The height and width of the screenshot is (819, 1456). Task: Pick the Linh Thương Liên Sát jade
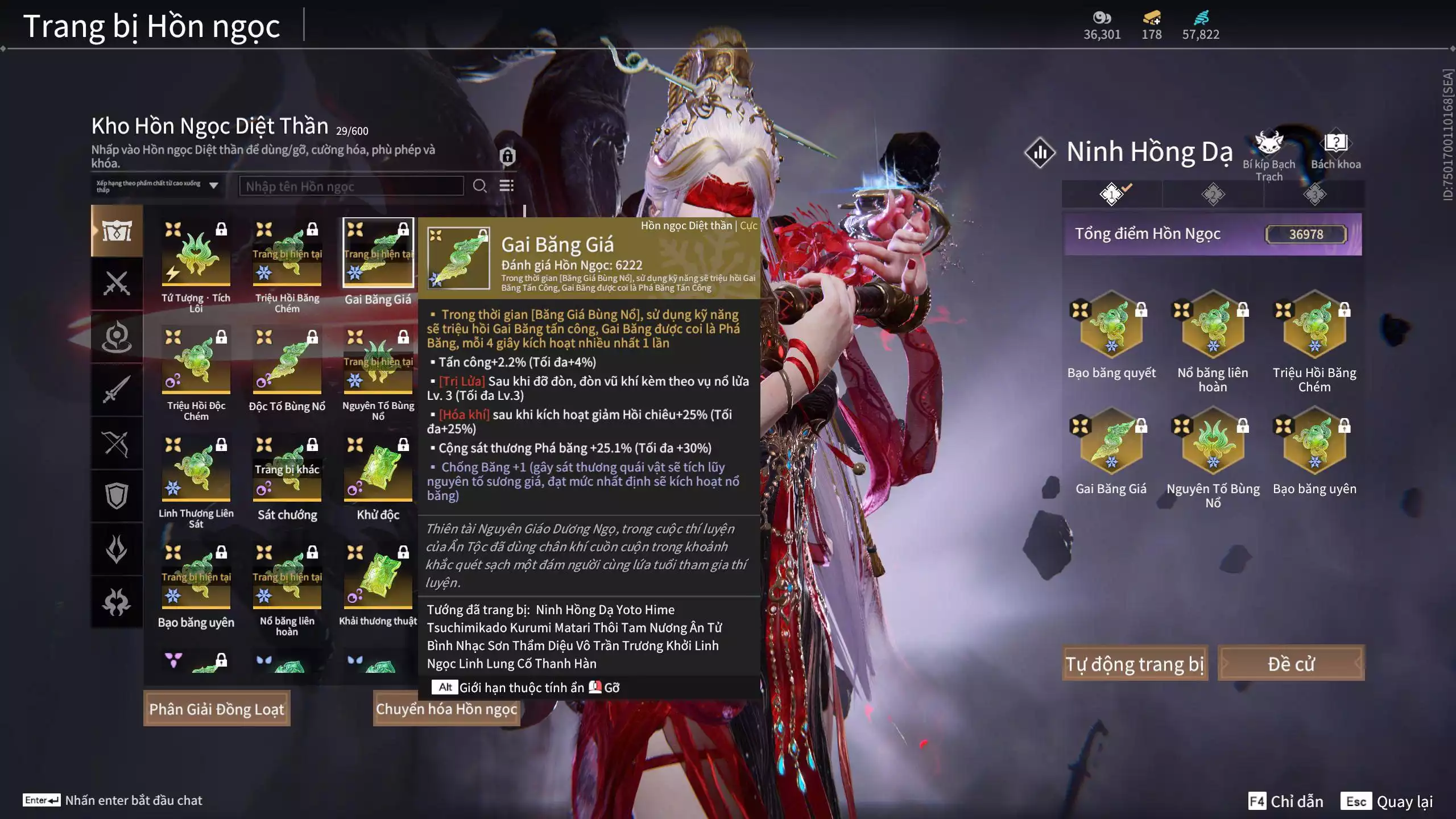pos(196,470)
